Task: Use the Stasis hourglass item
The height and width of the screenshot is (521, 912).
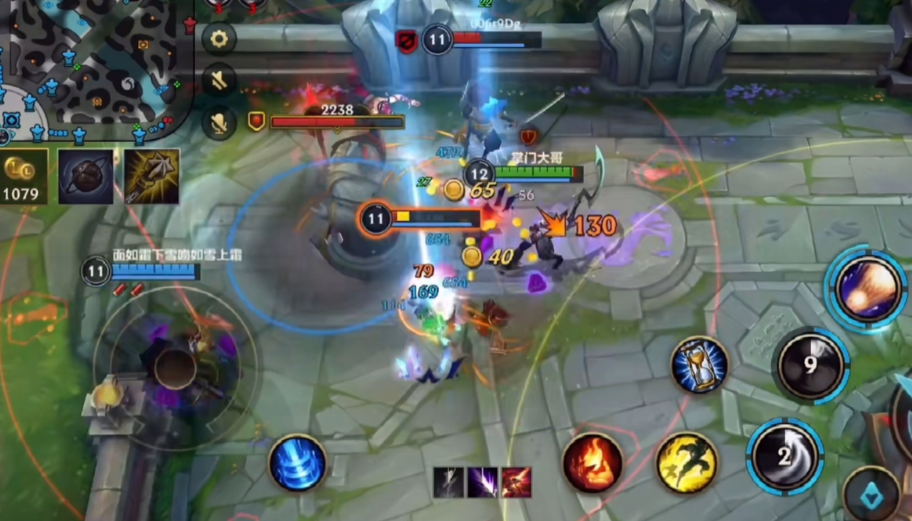Action: coord(698,365)
